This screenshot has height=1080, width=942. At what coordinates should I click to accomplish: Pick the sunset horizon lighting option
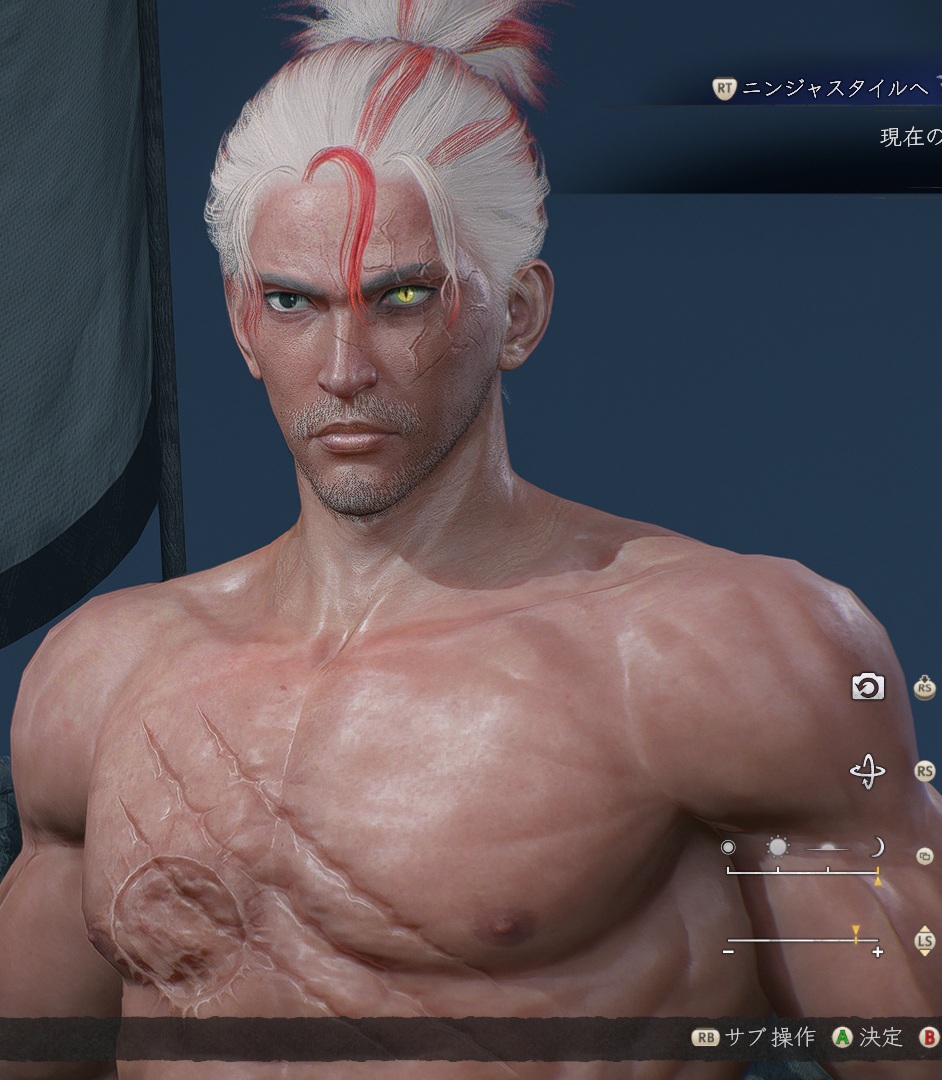point(827,849)
